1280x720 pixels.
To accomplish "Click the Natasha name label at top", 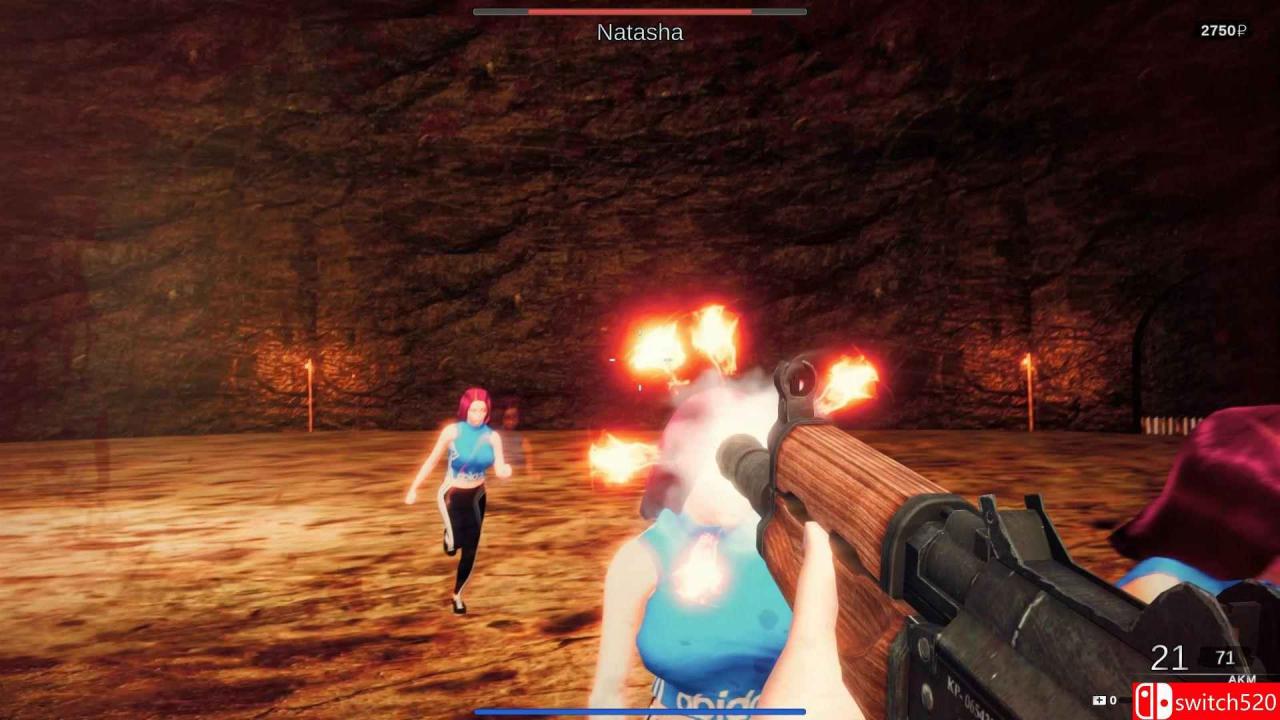I will click(638, 32).
